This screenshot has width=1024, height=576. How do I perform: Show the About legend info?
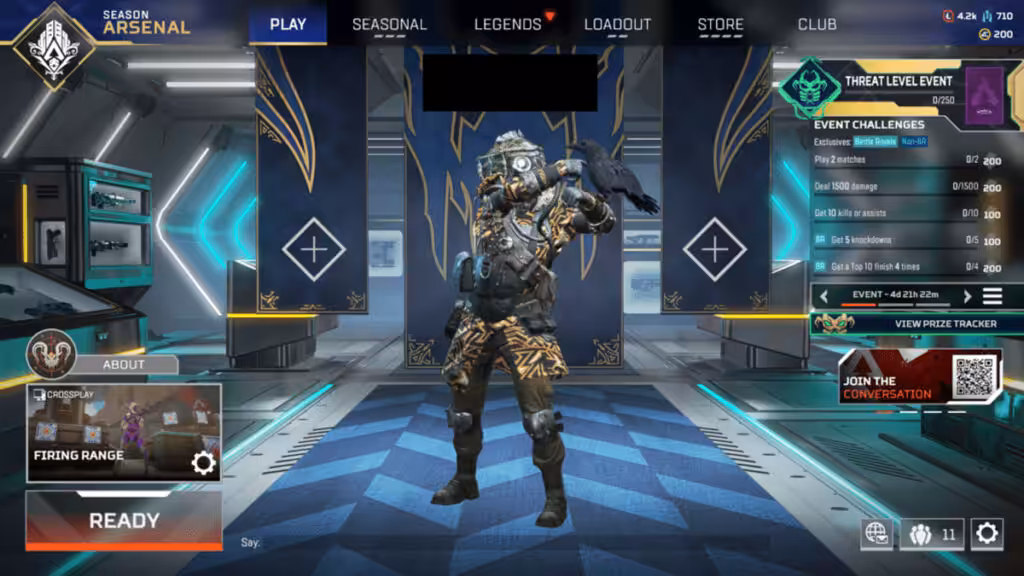[x=124, y=364]
